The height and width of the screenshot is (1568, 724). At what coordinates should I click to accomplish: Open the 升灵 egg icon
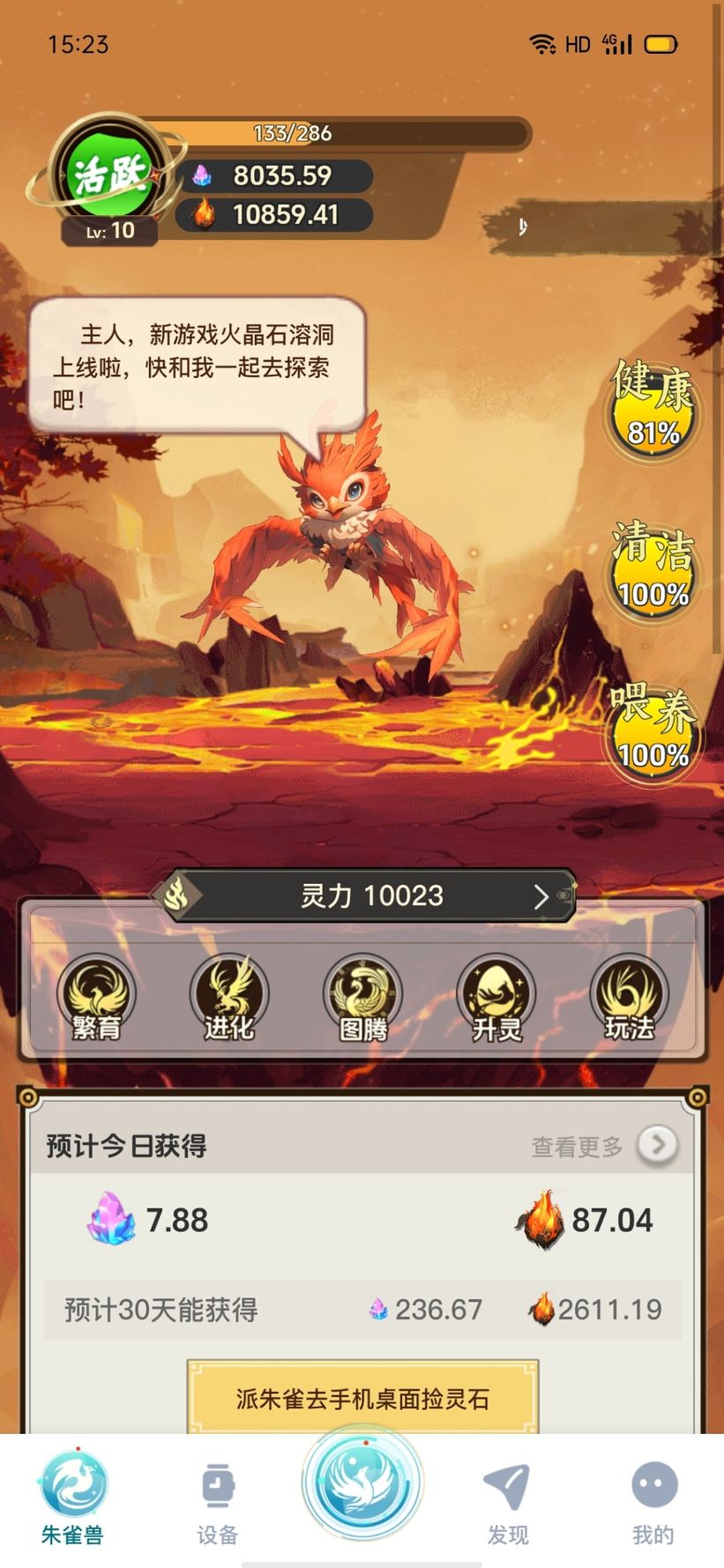coord(496,998)
